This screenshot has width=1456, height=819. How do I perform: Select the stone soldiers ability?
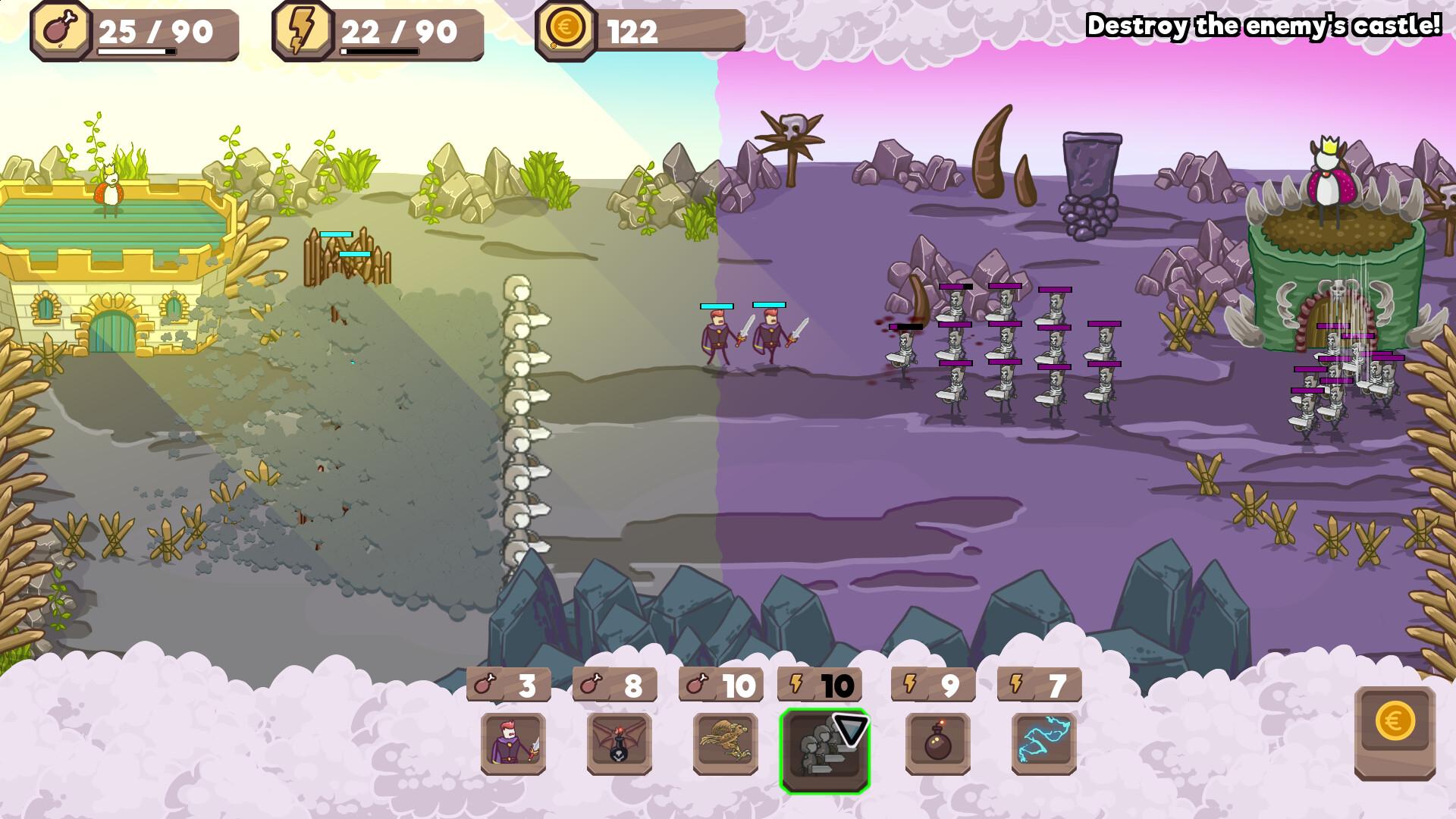[x=824, y=751]
